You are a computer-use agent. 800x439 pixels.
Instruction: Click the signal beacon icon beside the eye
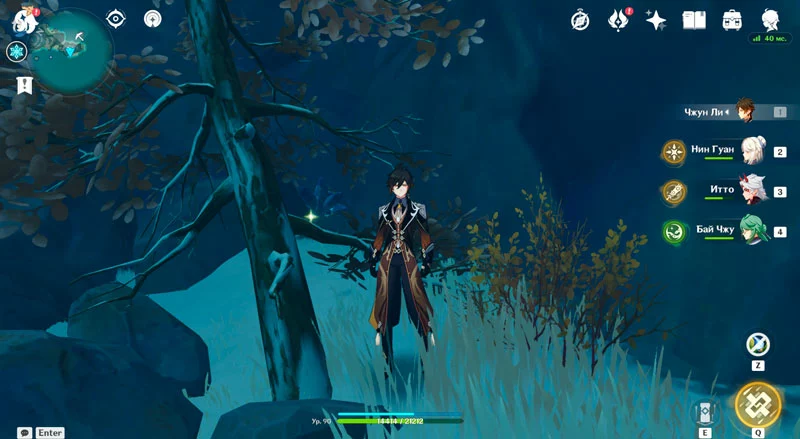pos(153,18)
